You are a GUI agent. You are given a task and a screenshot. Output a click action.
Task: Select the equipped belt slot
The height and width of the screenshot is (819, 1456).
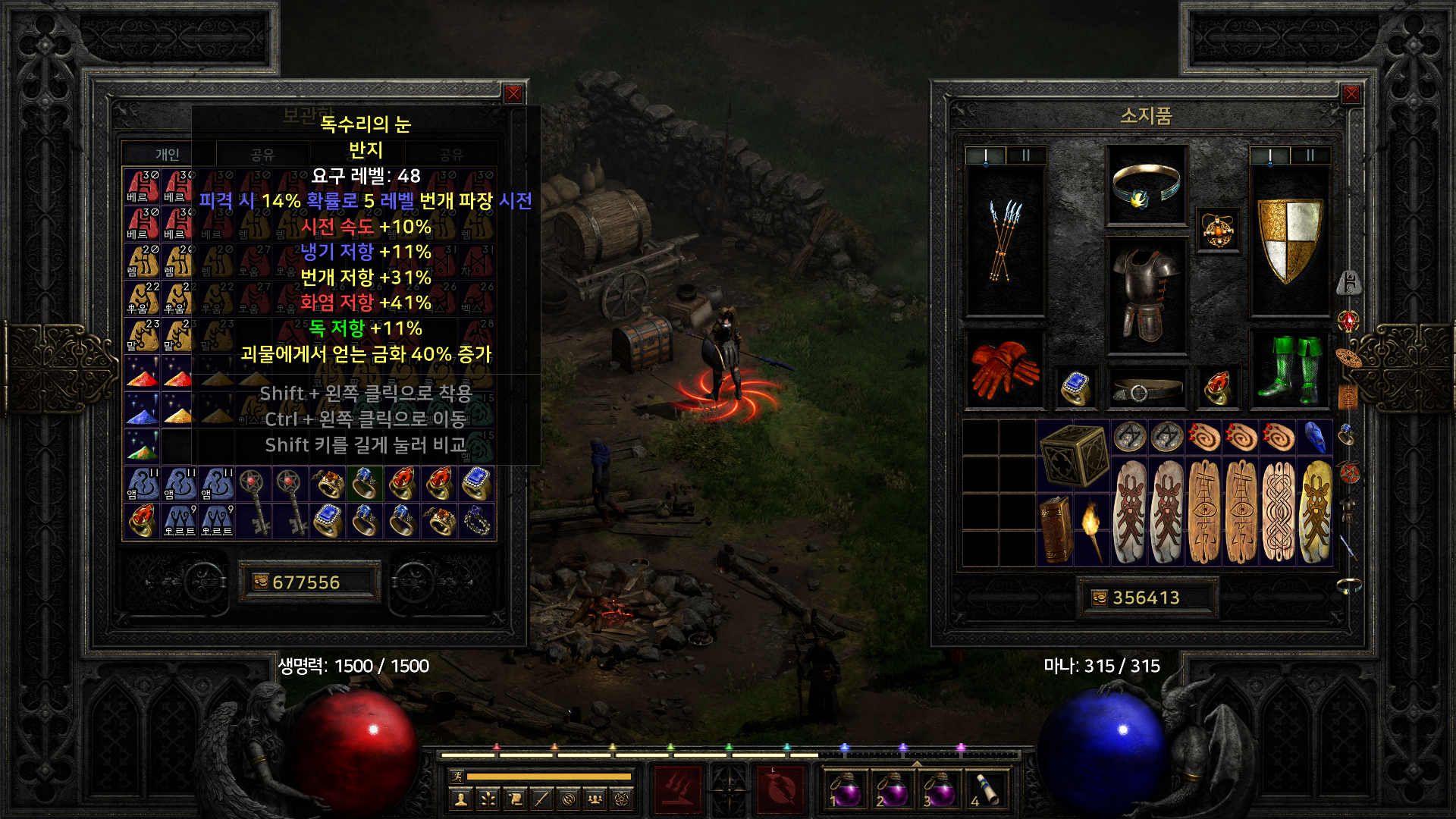tap(1146, 390)
